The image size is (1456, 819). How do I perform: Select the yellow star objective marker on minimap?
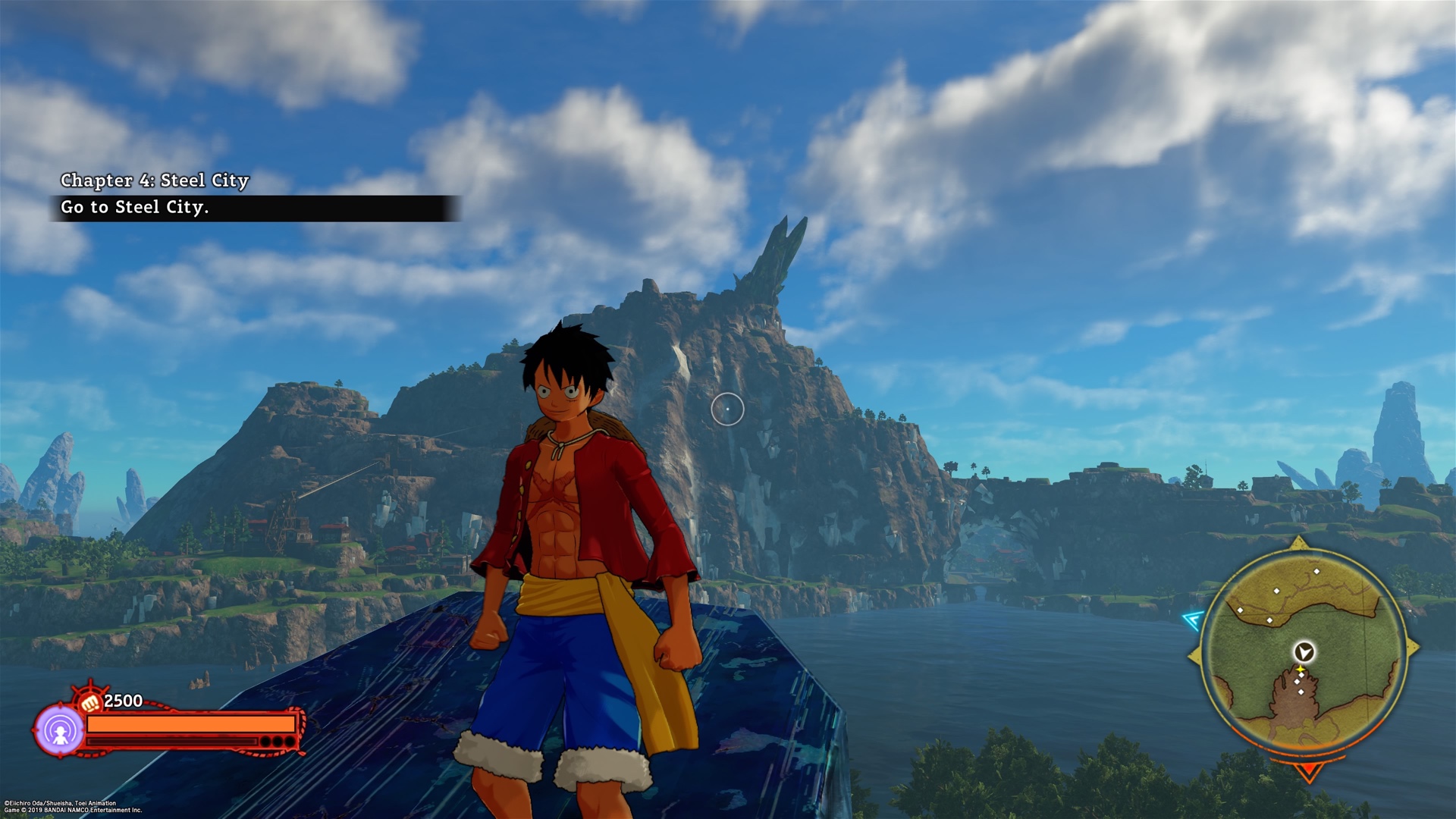(x=1300, y=669)
